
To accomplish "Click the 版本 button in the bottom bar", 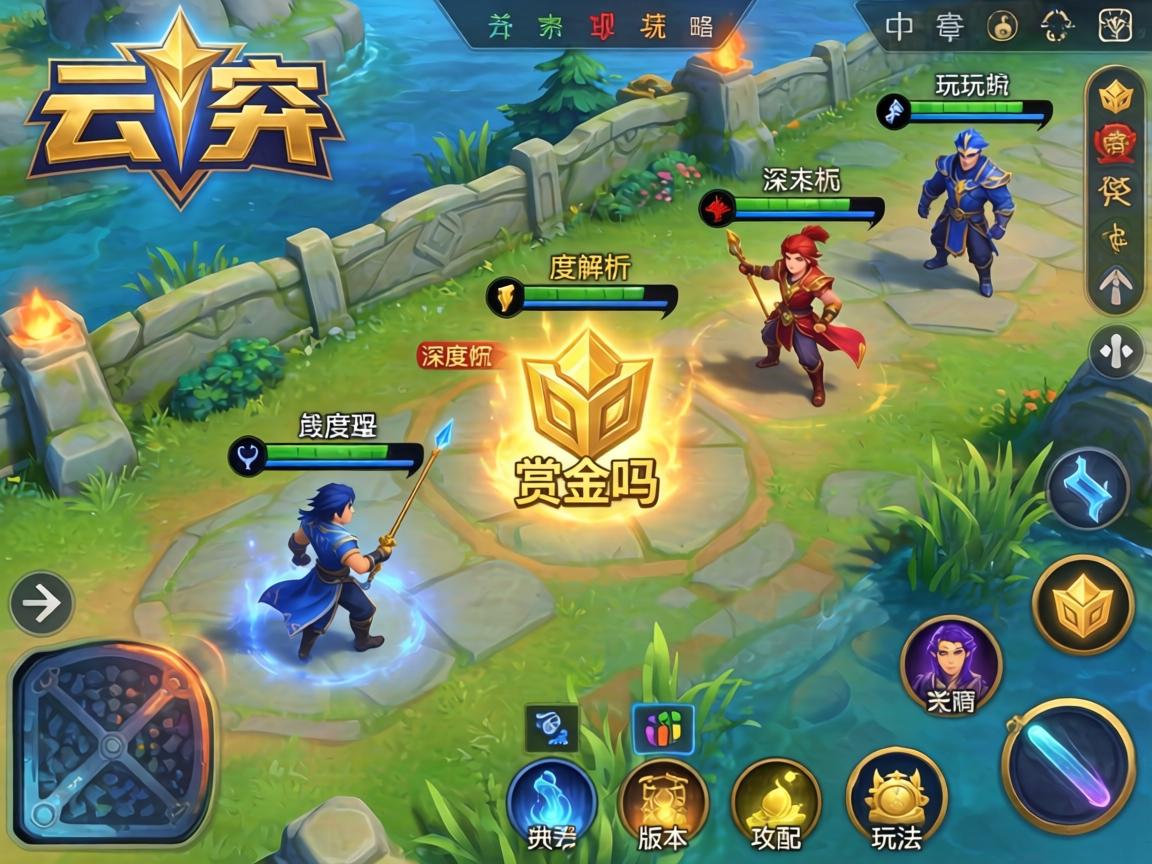I will [662, 804].
